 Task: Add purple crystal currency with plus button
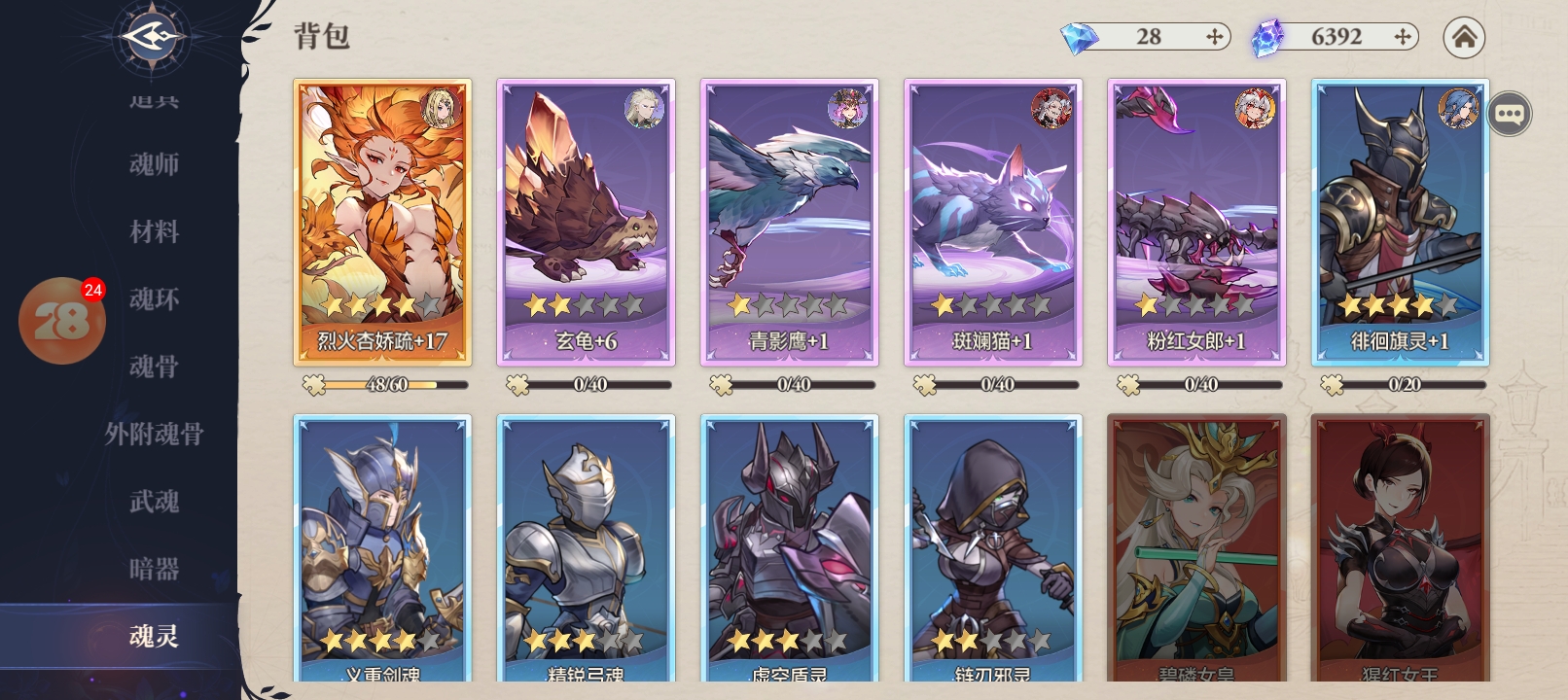[1402, 37]
